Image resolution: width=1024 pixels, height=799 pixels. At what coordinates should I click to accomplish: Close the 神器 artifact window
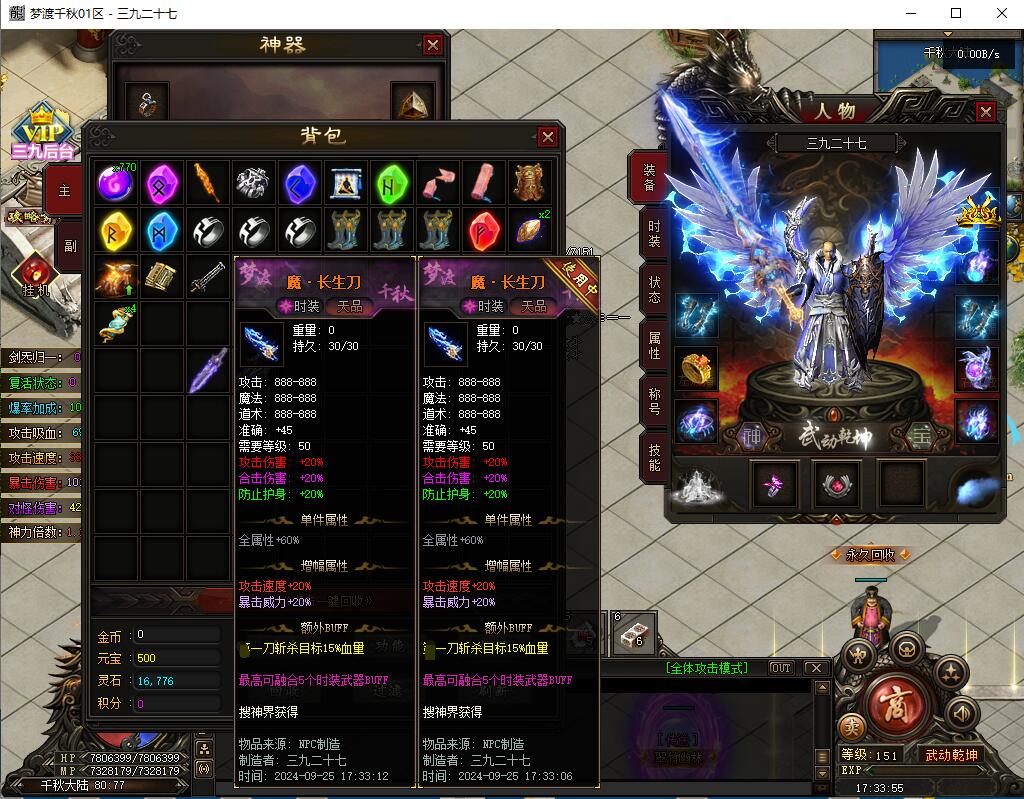coord(432,45)
